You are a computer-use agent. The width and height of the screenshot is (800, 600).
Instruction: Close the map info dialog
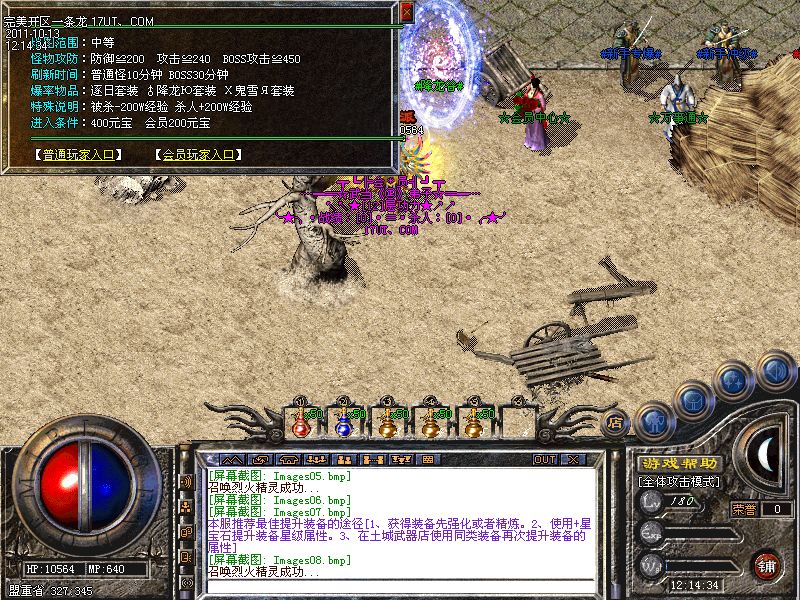tap(406, 12)
